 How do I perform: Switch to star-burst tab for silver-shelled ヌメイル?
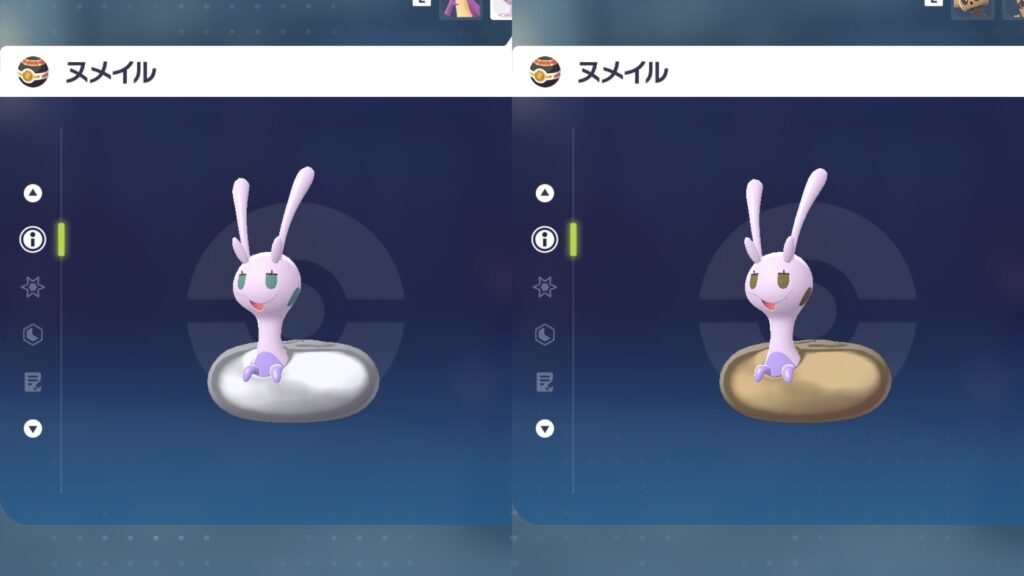pos(33,287)
